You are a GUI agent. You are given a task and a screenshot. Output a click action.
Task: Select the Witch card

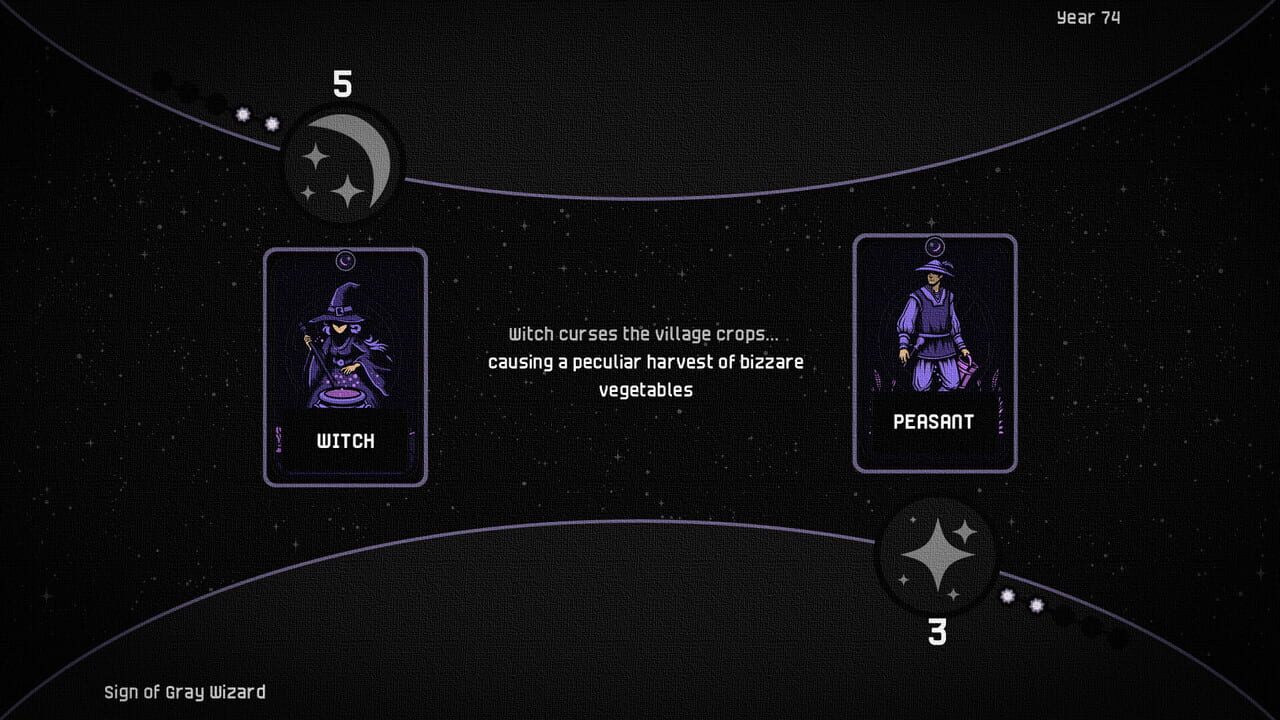(345, 365)
